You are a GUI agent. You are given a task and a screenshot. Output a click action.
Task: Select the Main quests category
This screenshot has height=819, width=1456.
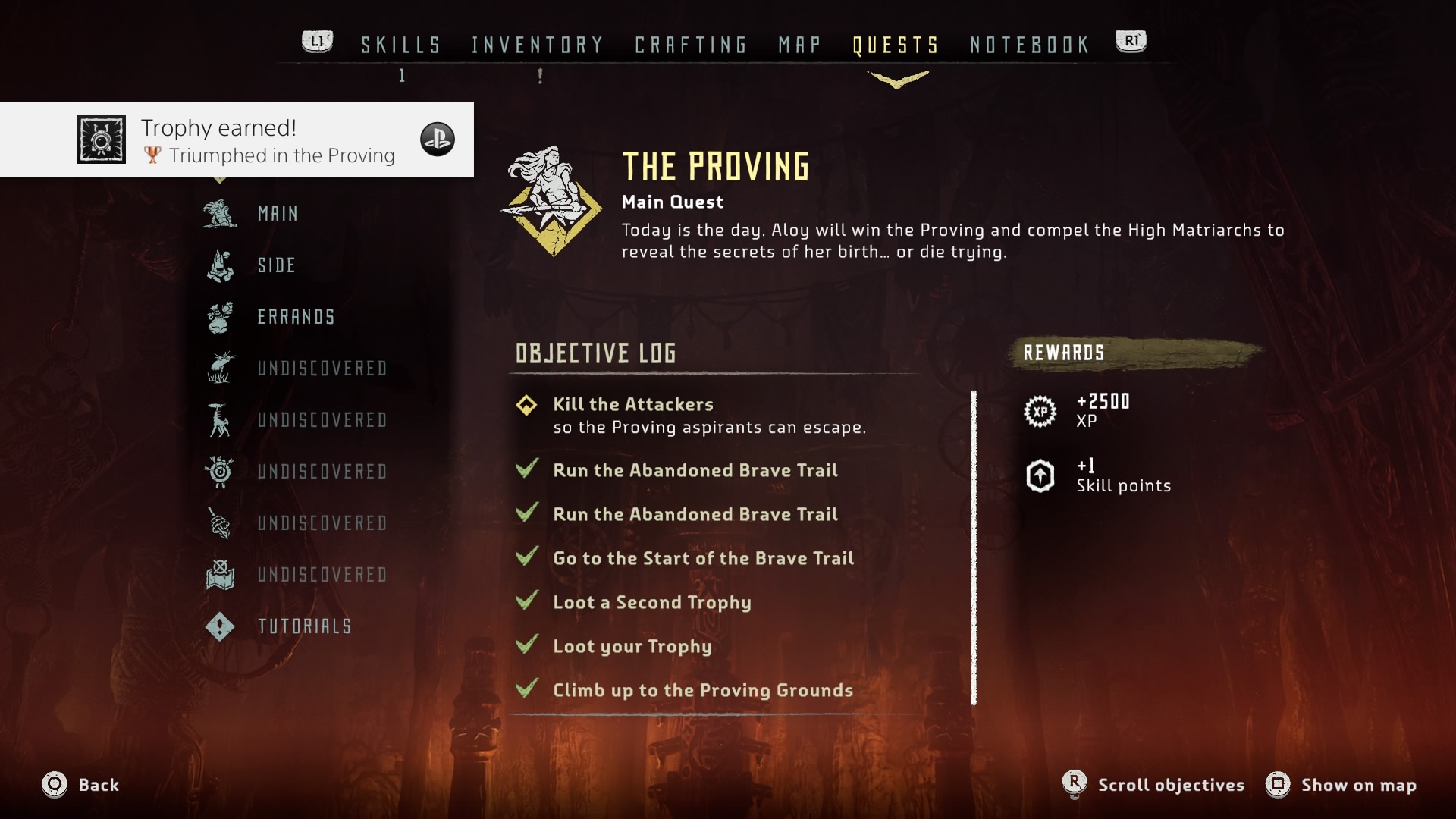tap(278, 214)
